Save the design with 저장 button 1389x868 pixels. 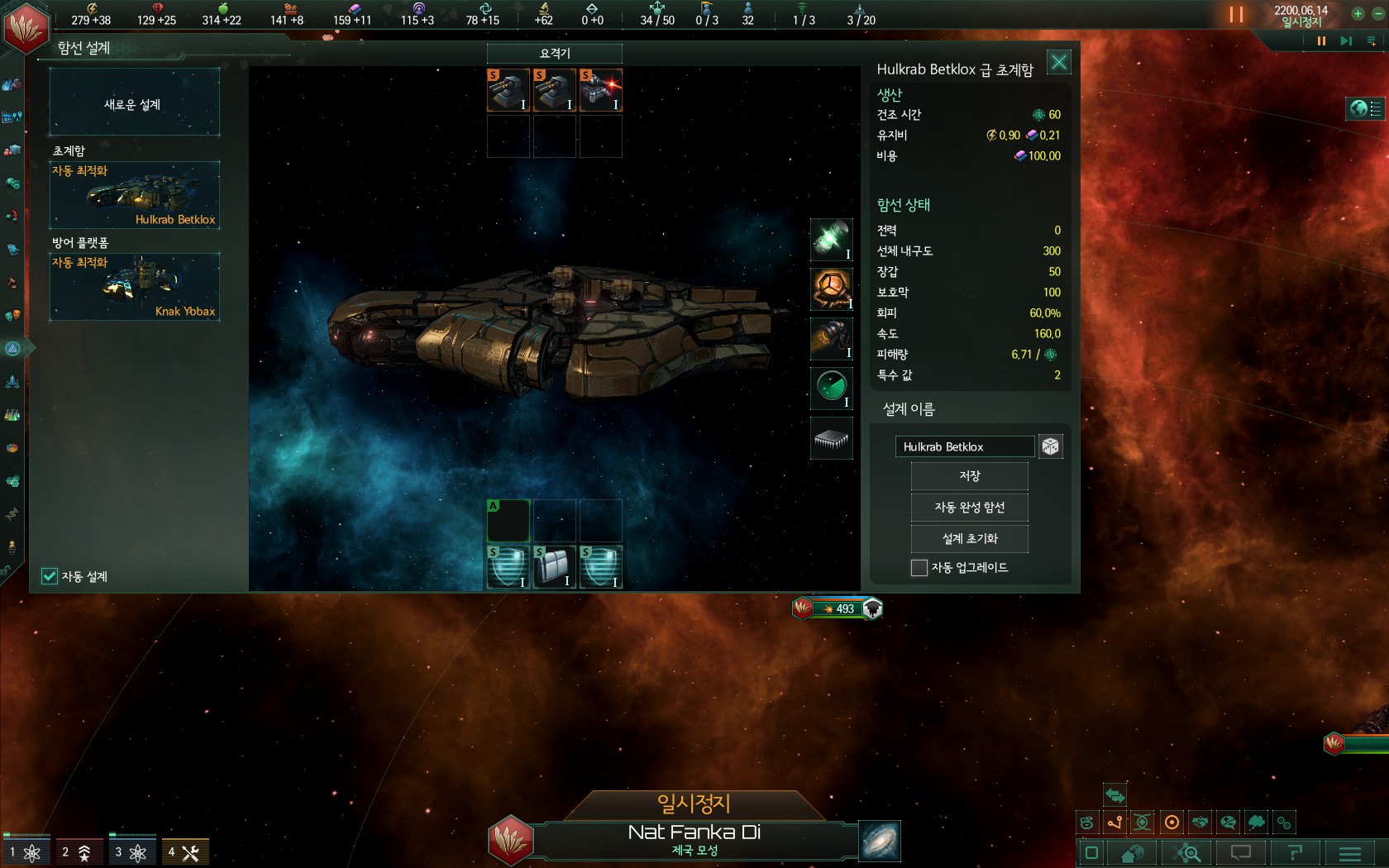(x=969, y=476)
